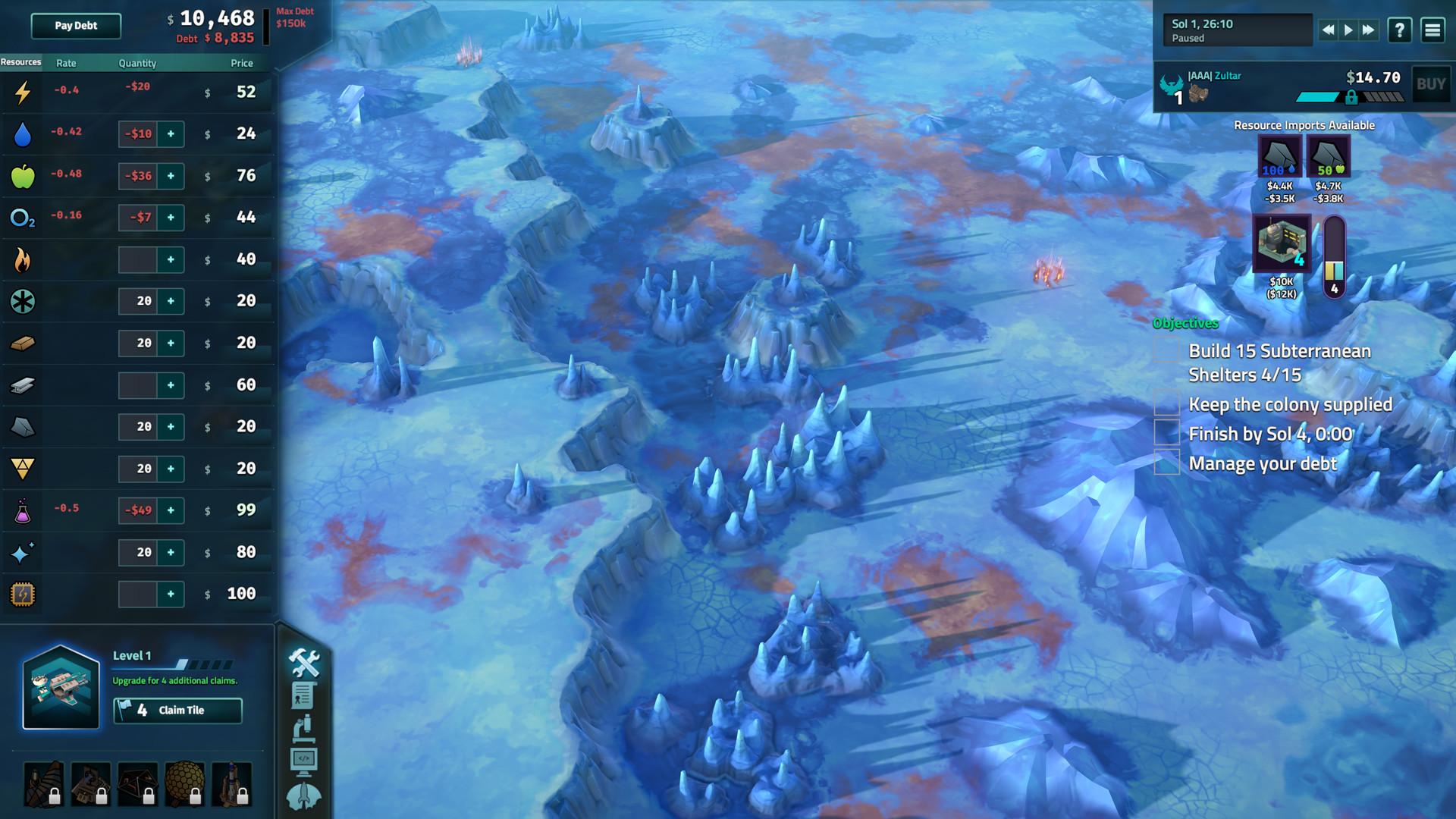The width and height of the screenshot is (1456, 819).
Task: Select the water droplet resource icon
Action: [22, 133]
